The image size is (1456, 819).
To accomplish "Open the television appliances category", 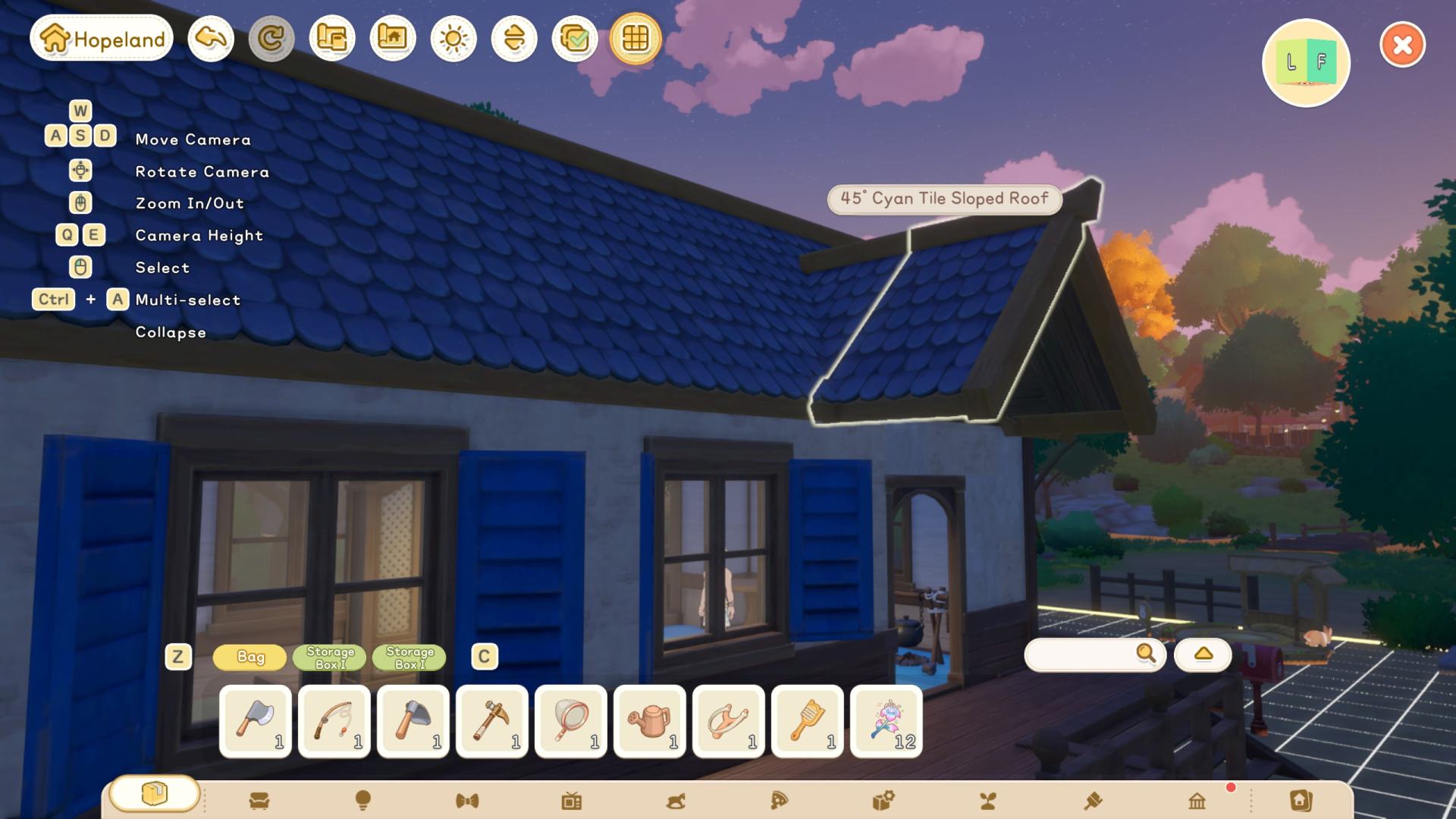I will pyautogui.click(x=572, y=801).
